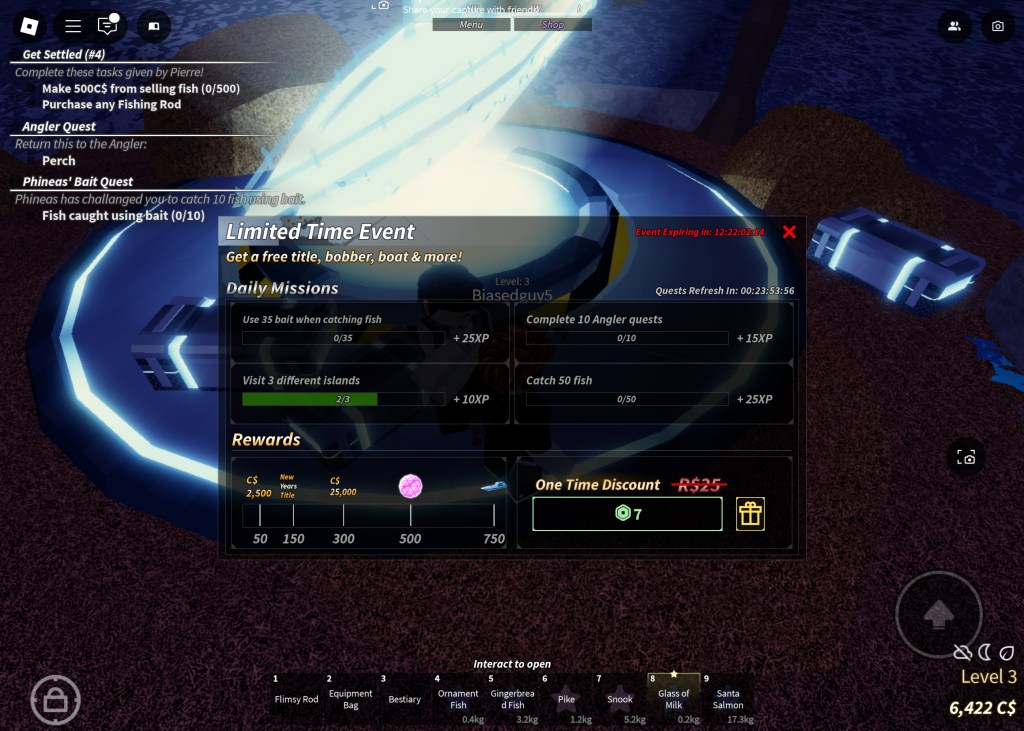
Task: Select the Santa Salmon slot
Action: (728, 698)
